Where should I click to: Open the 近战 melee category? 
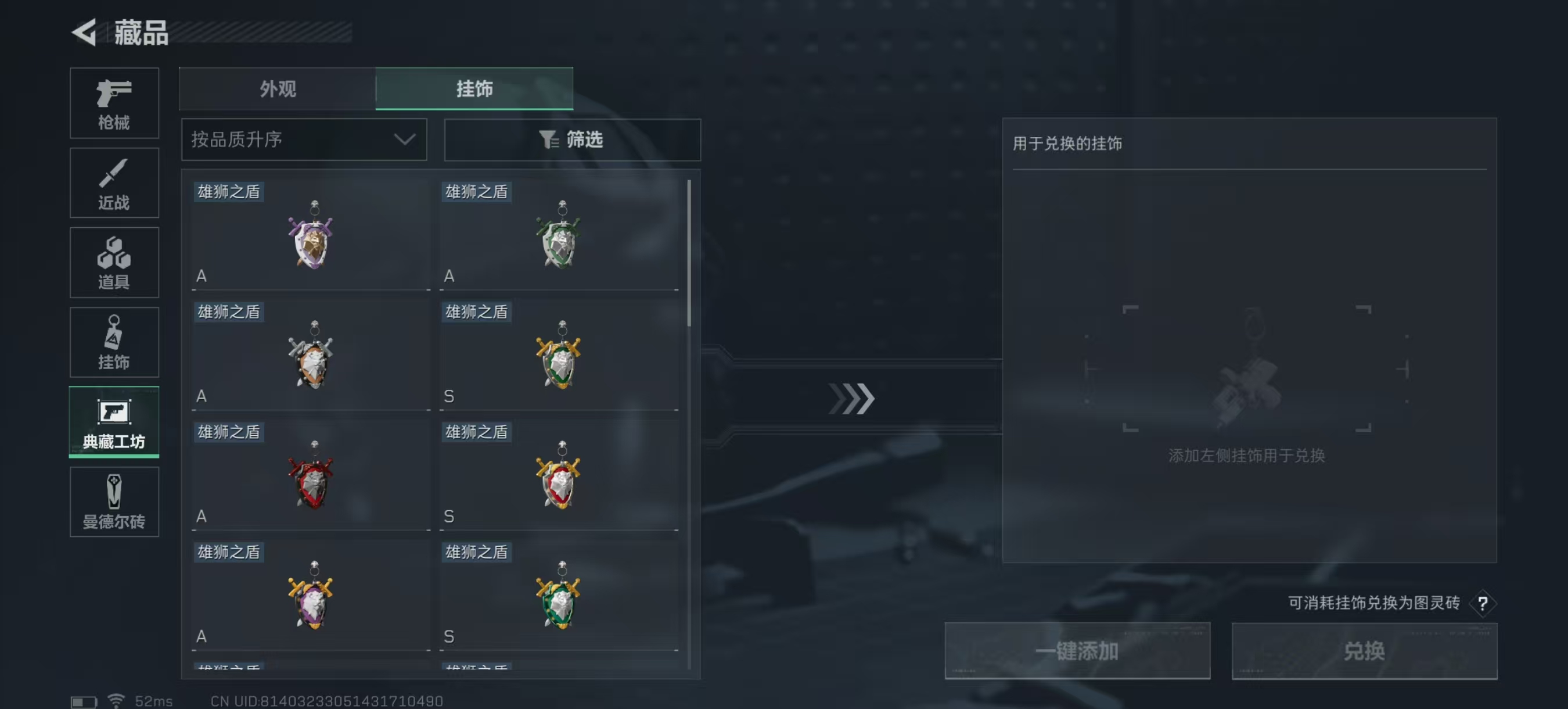tap(114, 182)
